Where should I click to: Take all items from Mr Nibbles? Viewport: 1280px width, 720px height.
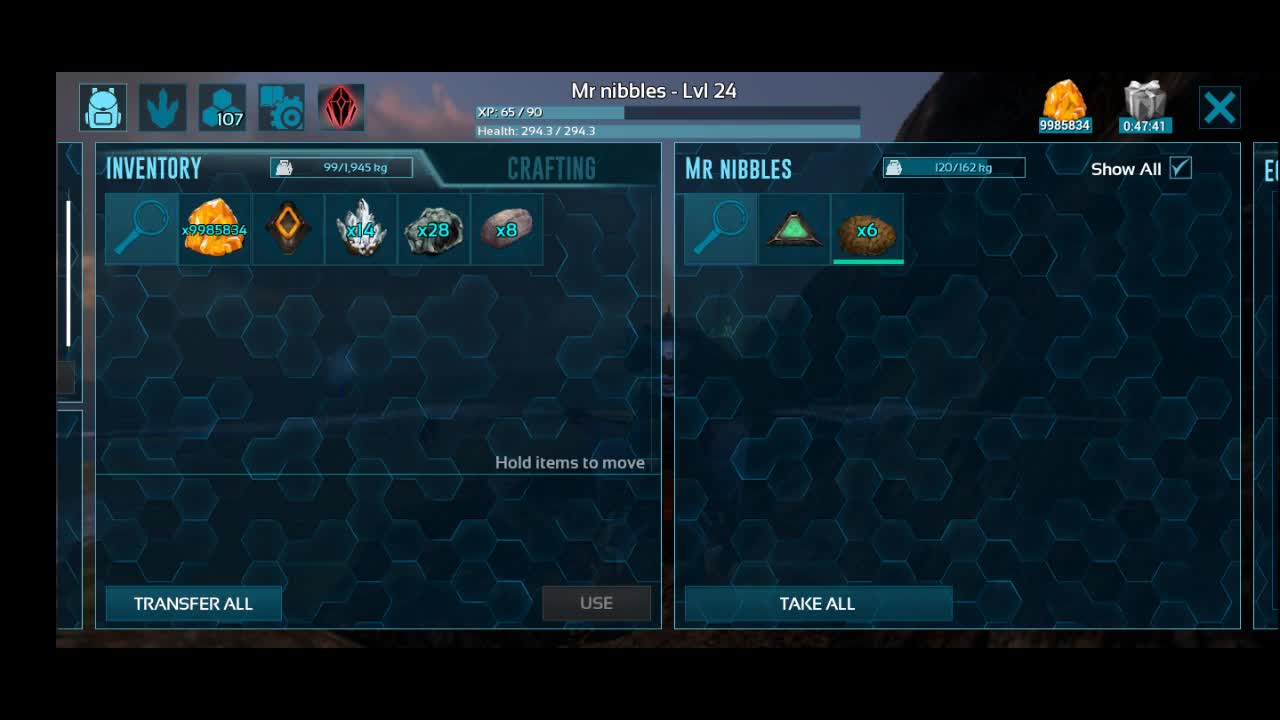817,604
